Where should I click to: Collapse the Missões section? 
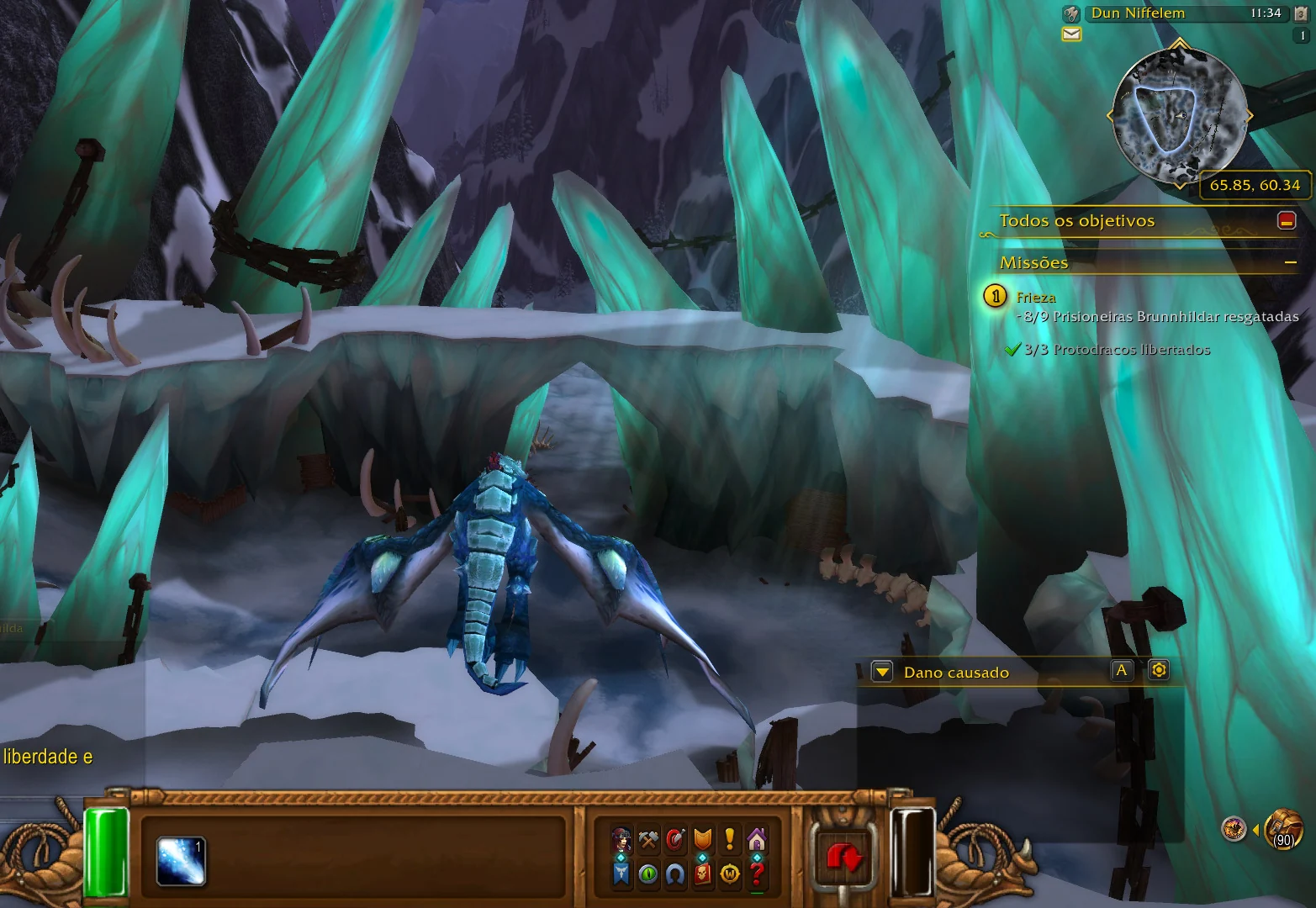(x=1290, y=263)
